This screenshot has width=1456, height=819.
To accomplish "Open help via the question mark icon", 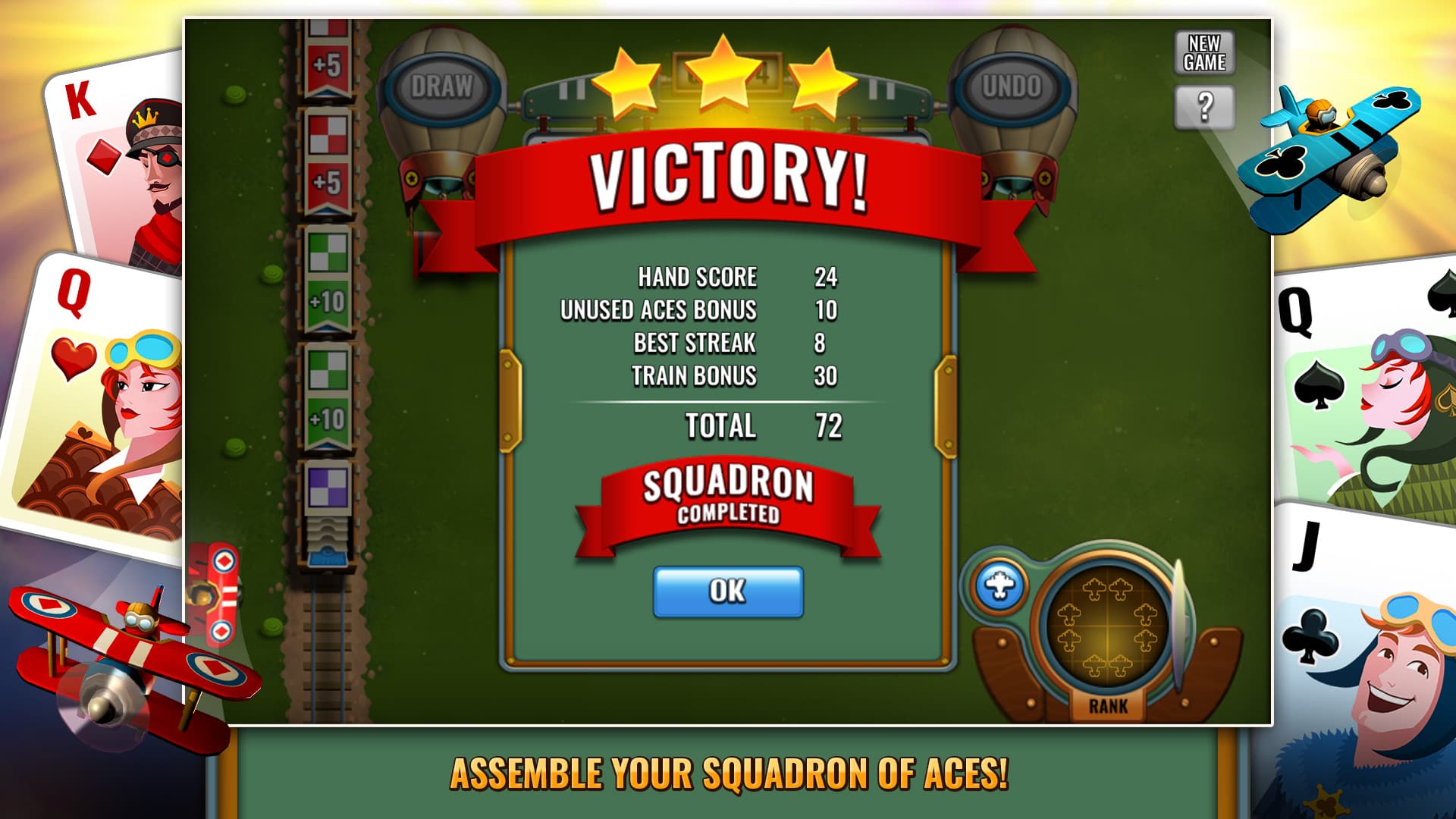I will coord(1207,108).
